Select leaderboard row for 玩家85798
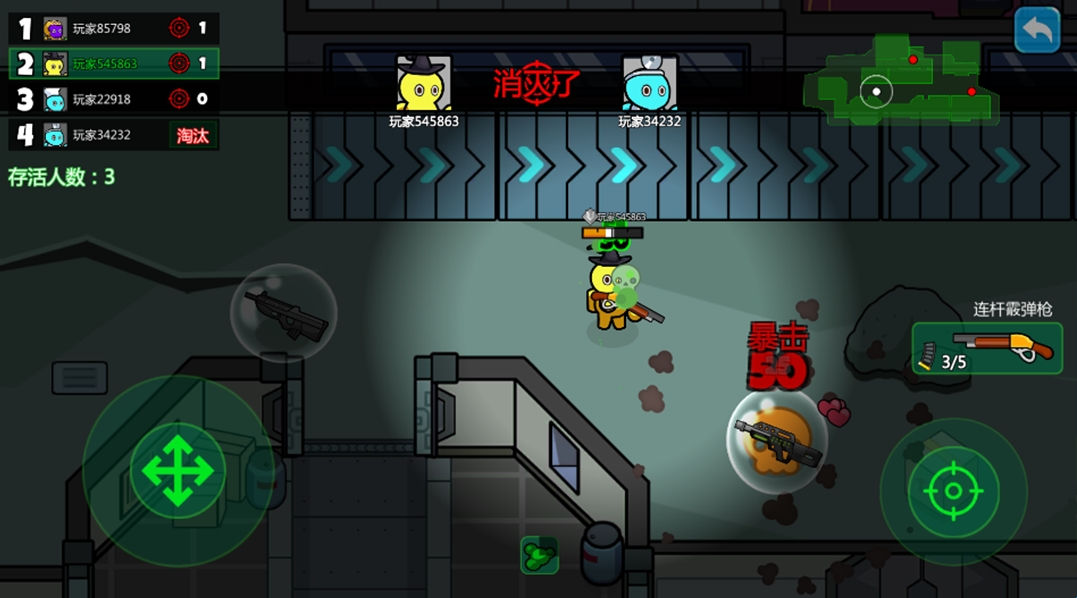This screenshot has width=1077, height=598. click(114, 28)
